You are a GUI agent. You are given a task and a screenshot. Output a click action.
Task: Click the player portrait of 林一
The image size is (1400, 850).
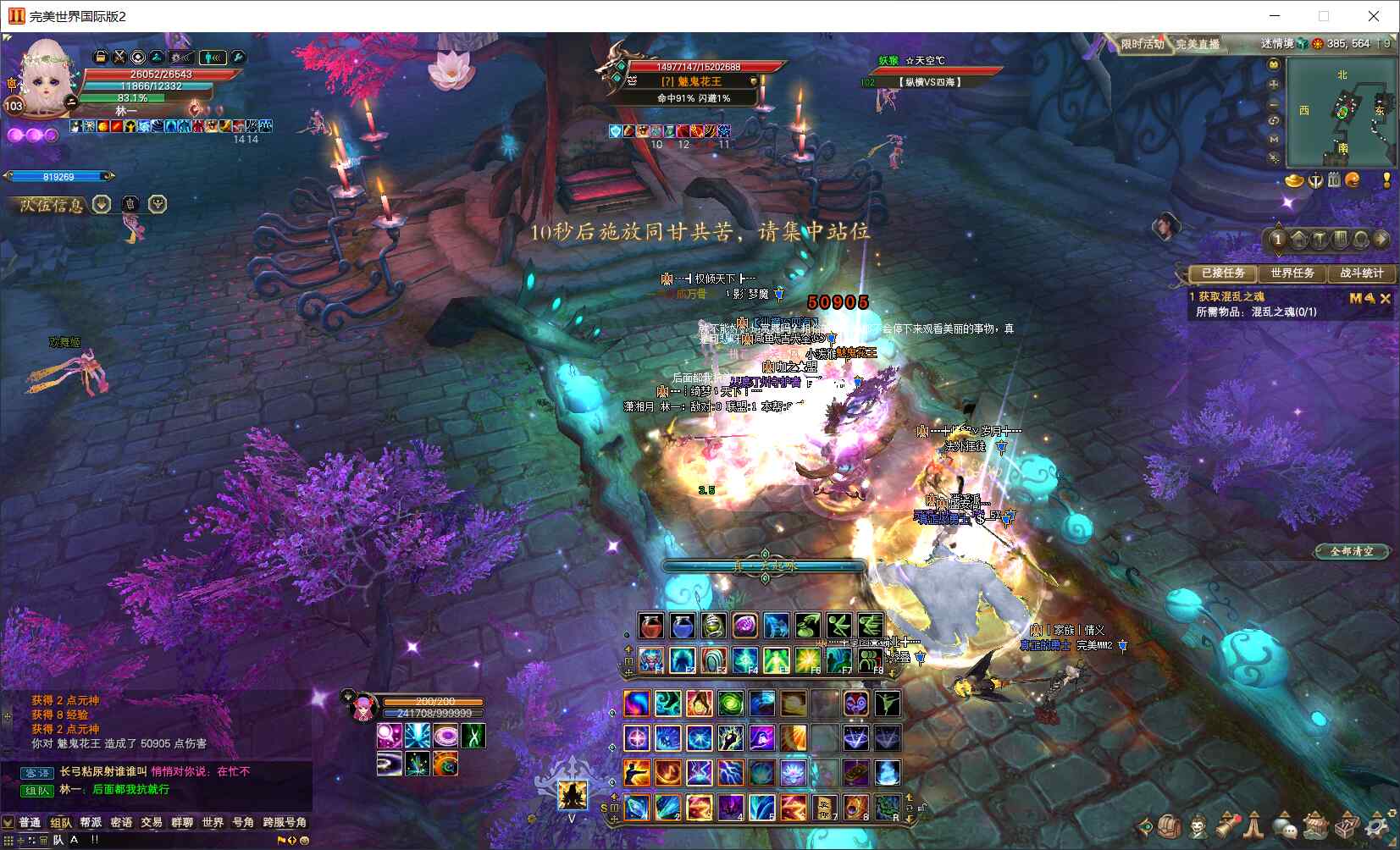[x=44, y=78]
